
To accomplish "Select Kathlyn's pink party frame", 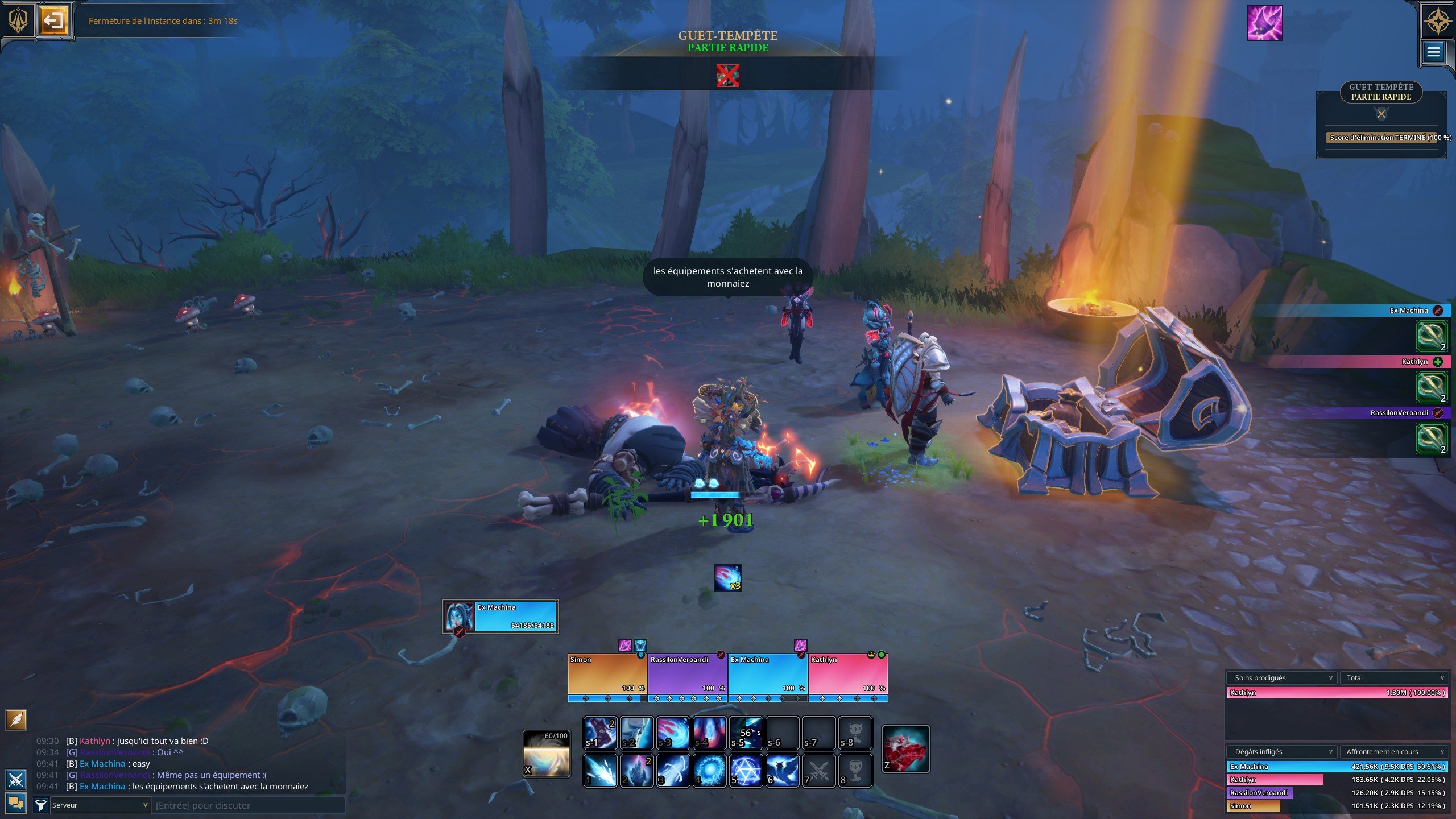I will click(847, 674).
